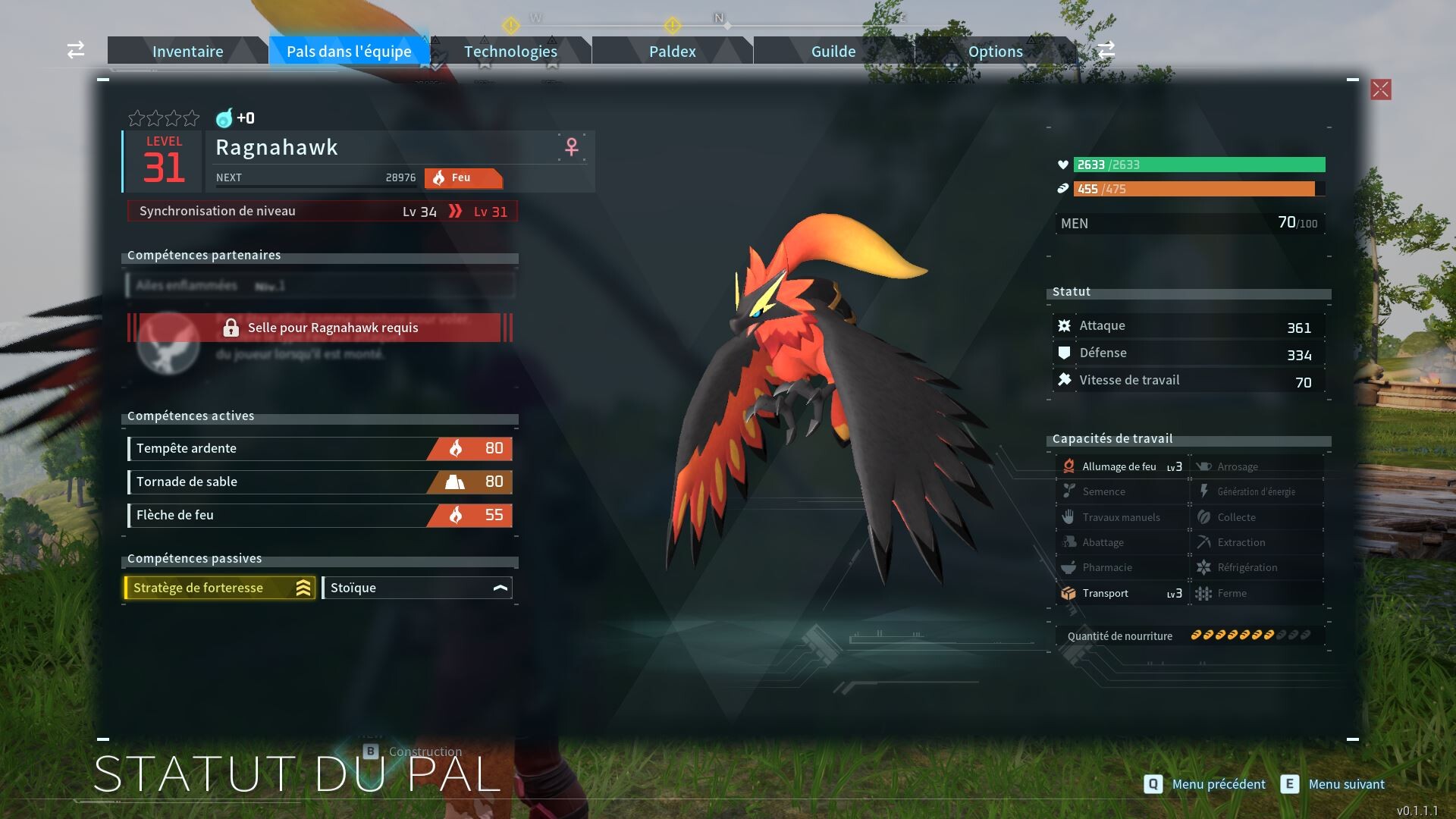
Task: Collapse the Stoïque passive via its chevron
Action: click(499, 587)
